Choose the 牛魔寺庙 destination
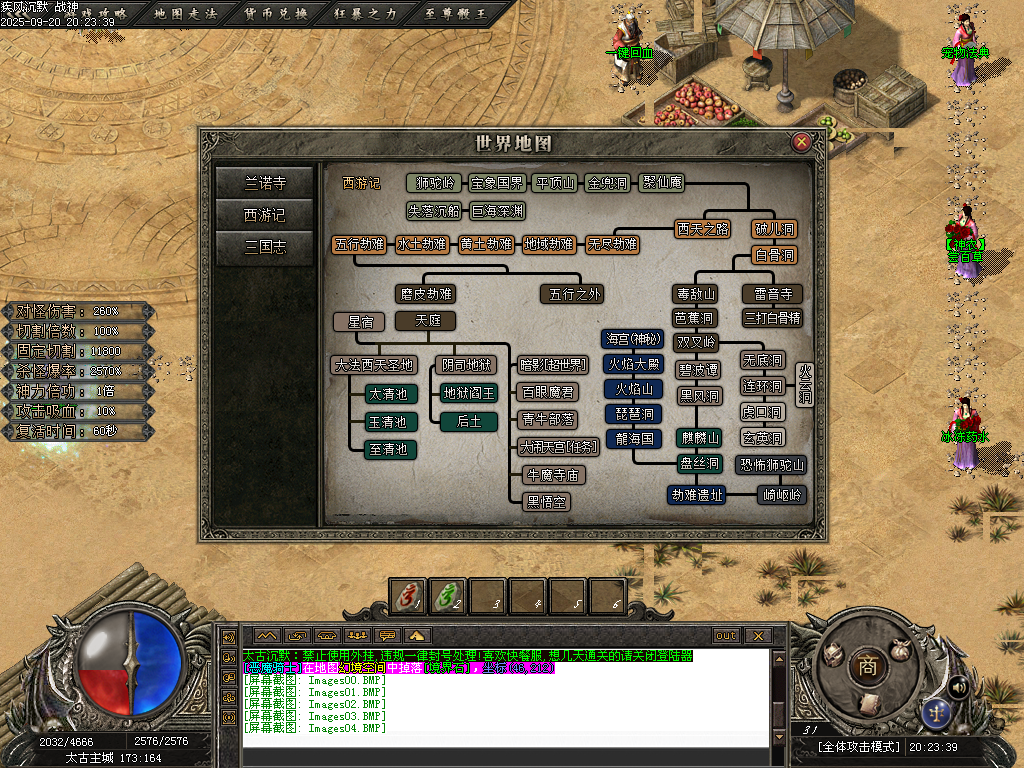1024x768 pixels. click(x=554, y=475)
